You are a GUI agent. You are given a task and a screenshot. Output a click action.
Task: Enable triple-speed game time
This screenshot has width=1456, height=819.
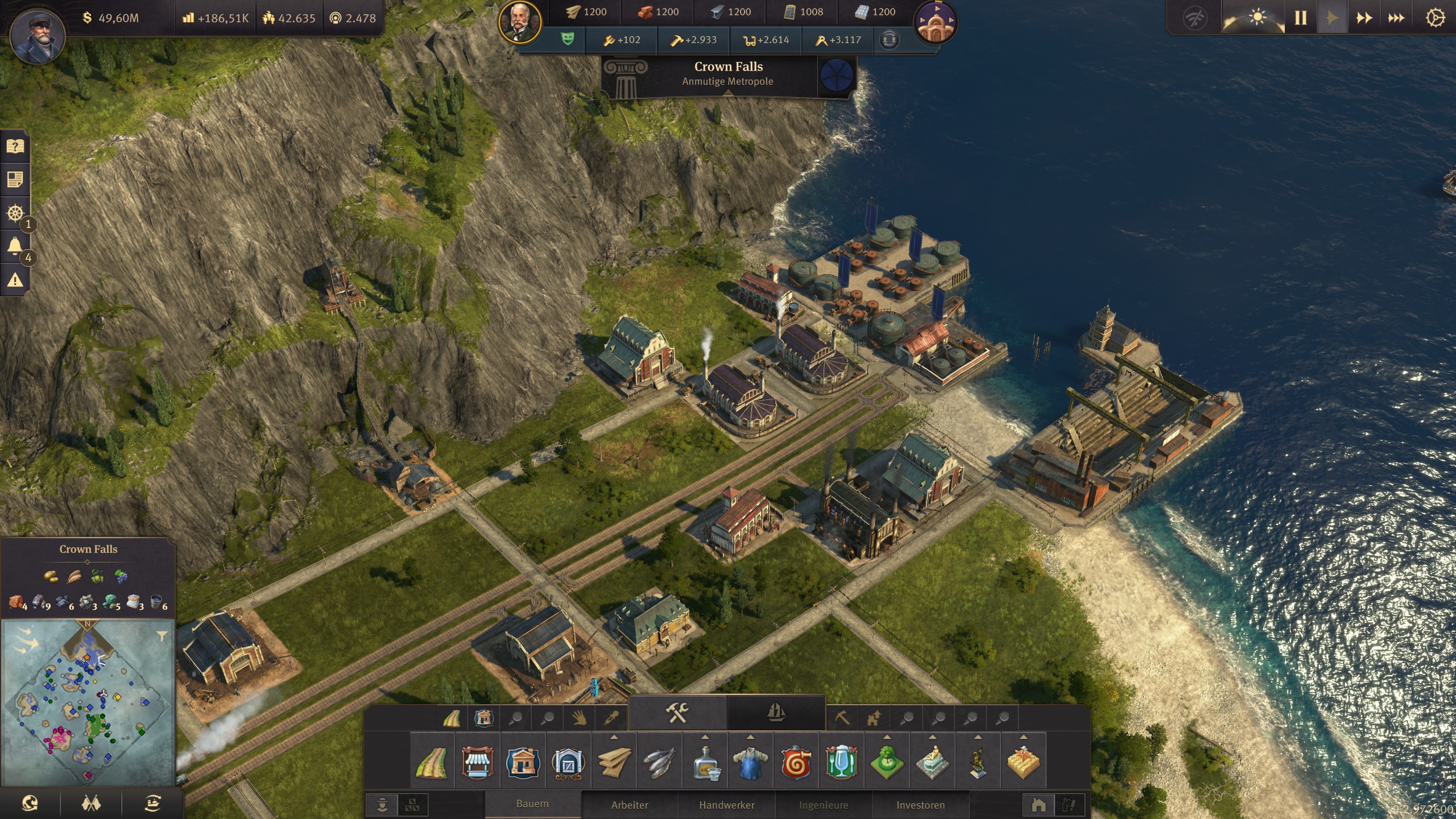click(1396, 18)
